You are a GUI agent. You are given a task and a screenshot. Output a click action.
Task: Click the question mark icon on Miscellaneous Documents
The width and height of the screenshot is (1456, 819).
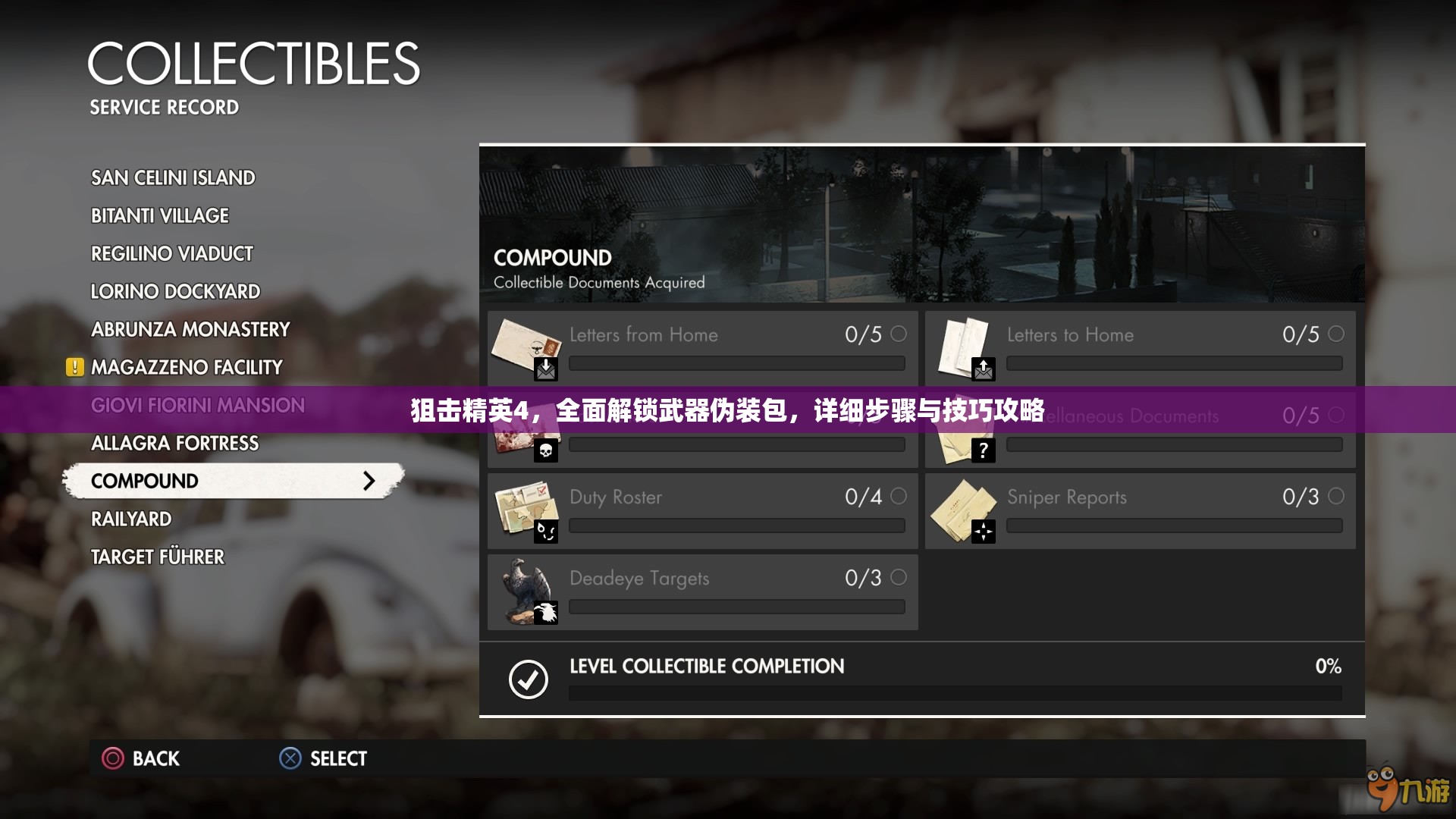pos(984,450)
